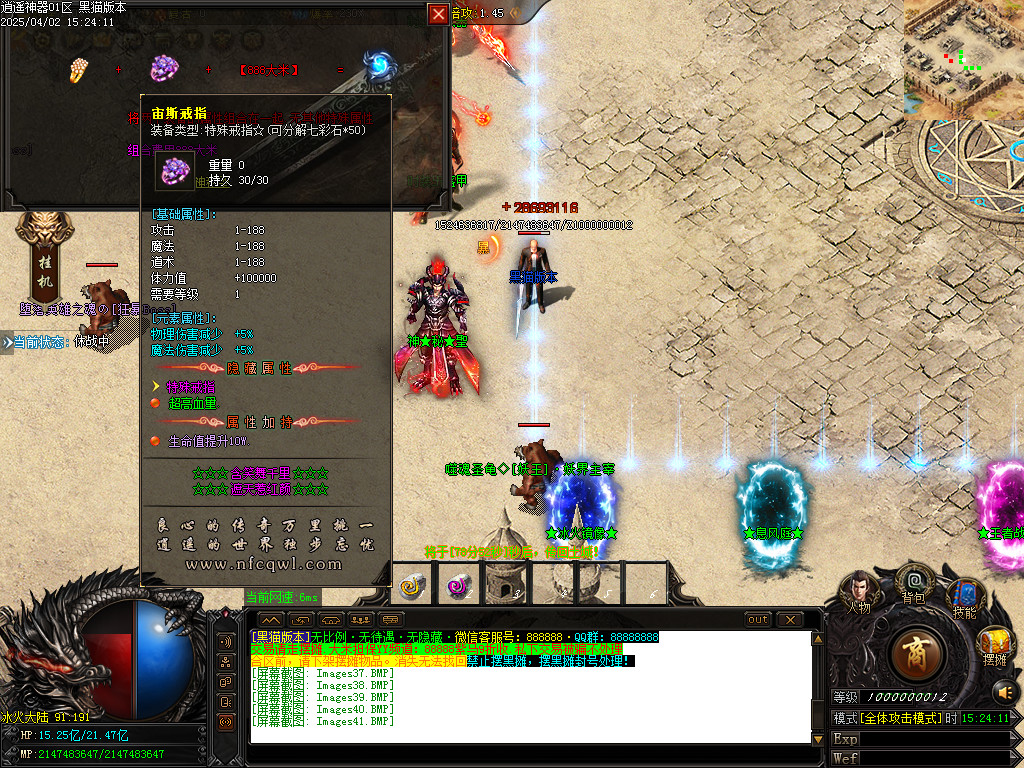Select the golden ring ingredient icon
Image resolution: width=1024 pixels, height=768 pixels.
pos(79,69)
